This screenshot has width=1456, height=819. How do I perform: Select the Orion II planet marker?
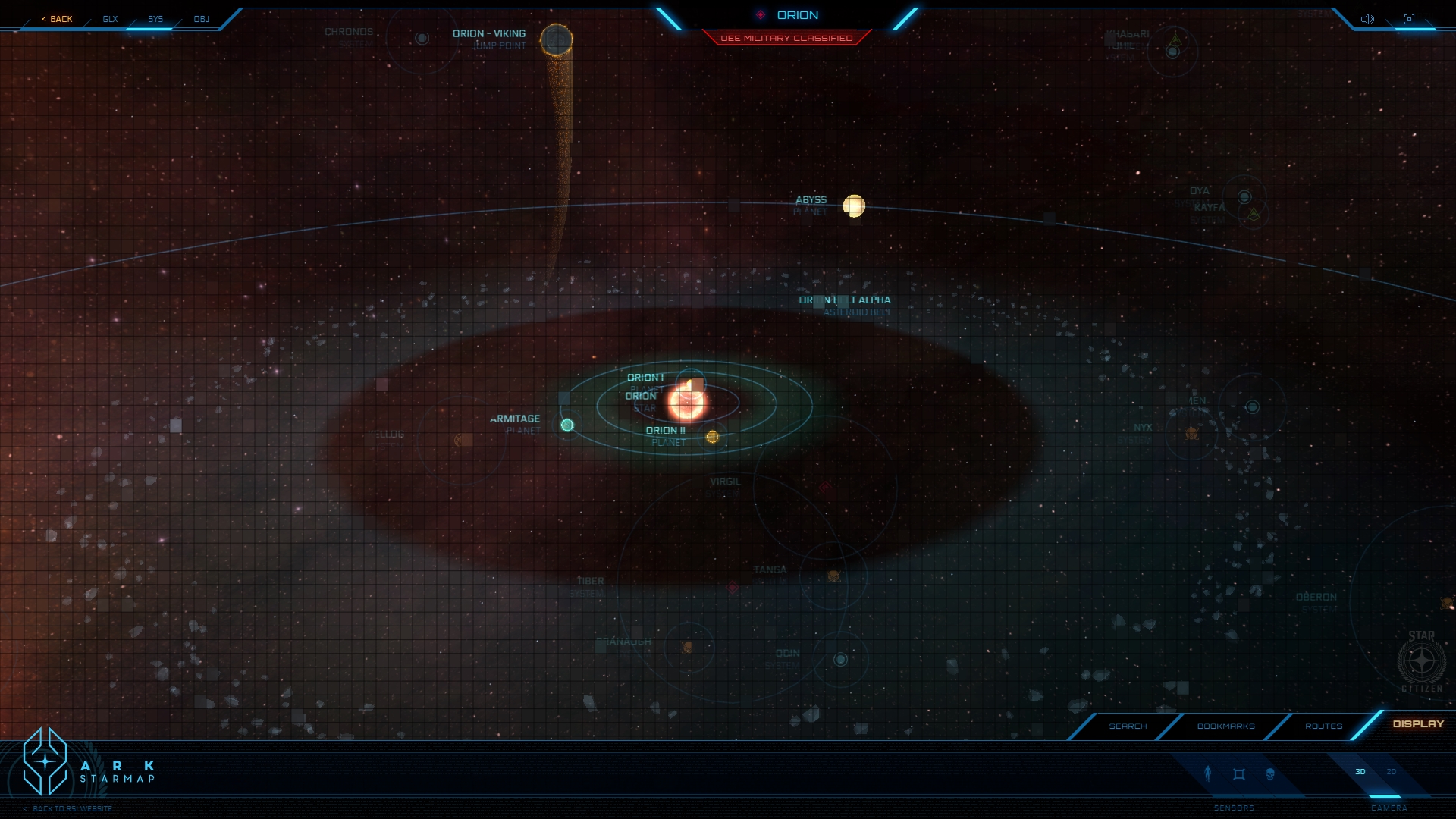coord(712,437)
